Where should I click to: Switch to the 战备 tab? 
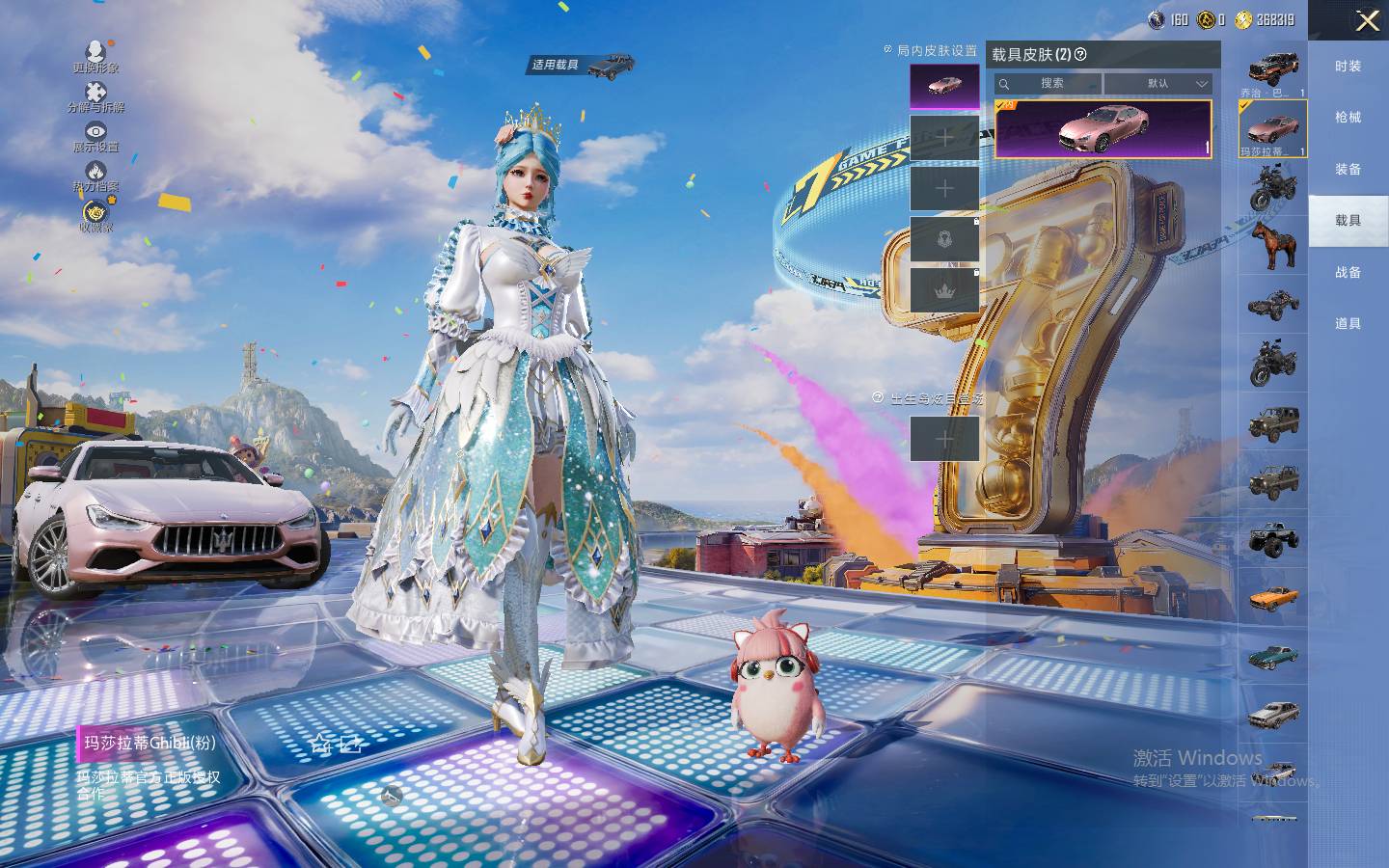coord(1348,273)
